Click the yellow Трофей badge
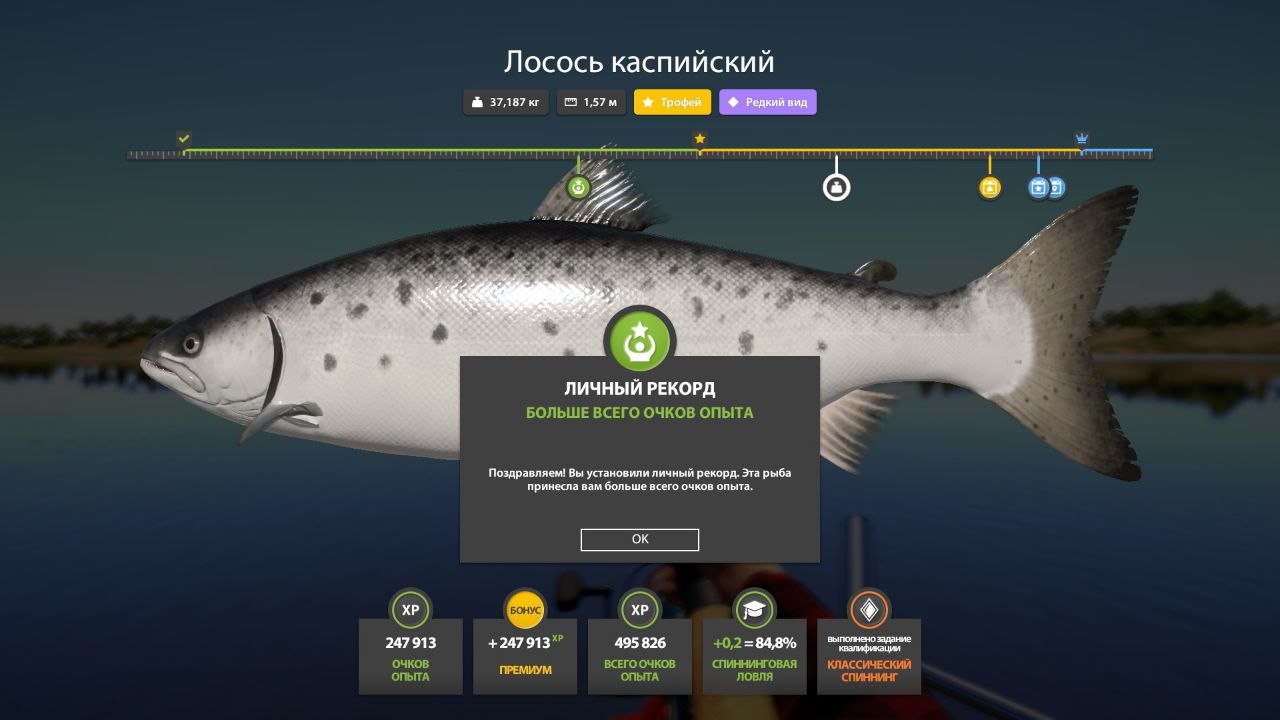 (x=673, y=102)
